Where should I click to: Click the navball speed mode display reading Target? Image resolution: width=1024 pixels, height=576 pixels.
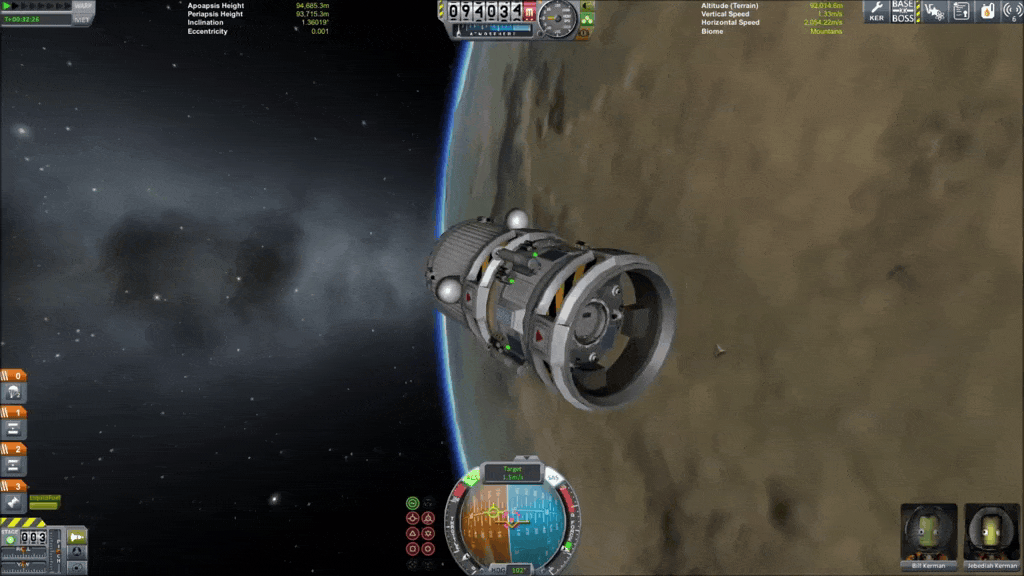pos(512,473)
